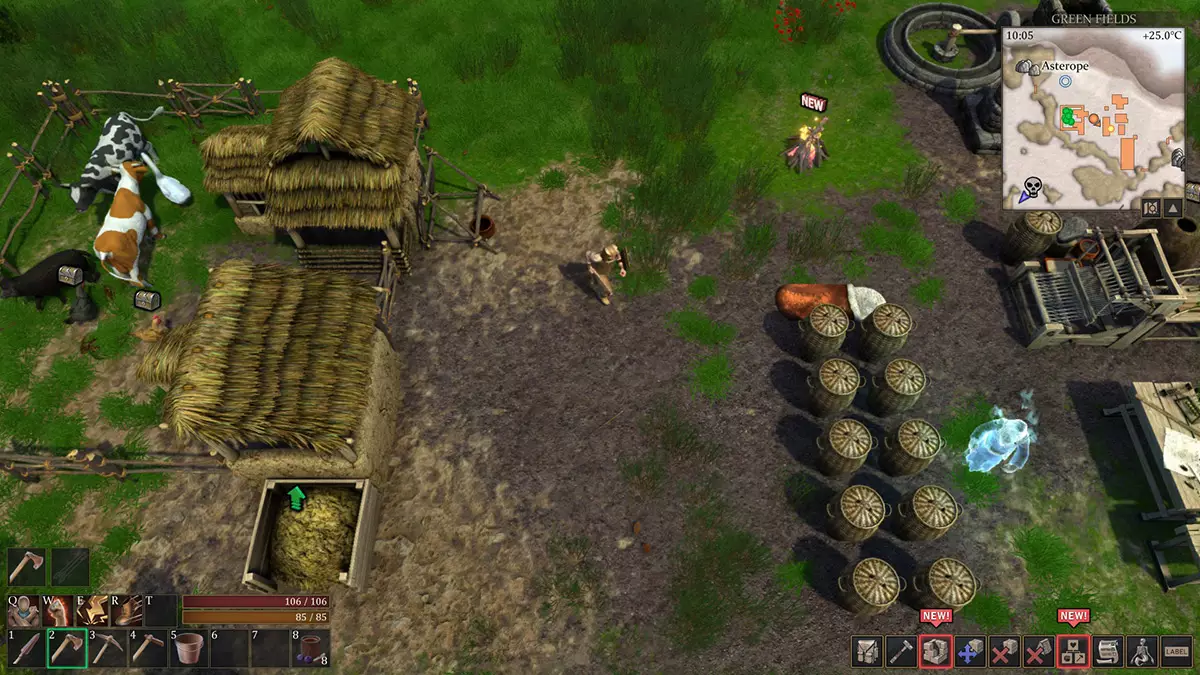Screen dimensions: 1200x675
Task: Select the axe in hotbar slot 2
Action: tap(67, 650)
